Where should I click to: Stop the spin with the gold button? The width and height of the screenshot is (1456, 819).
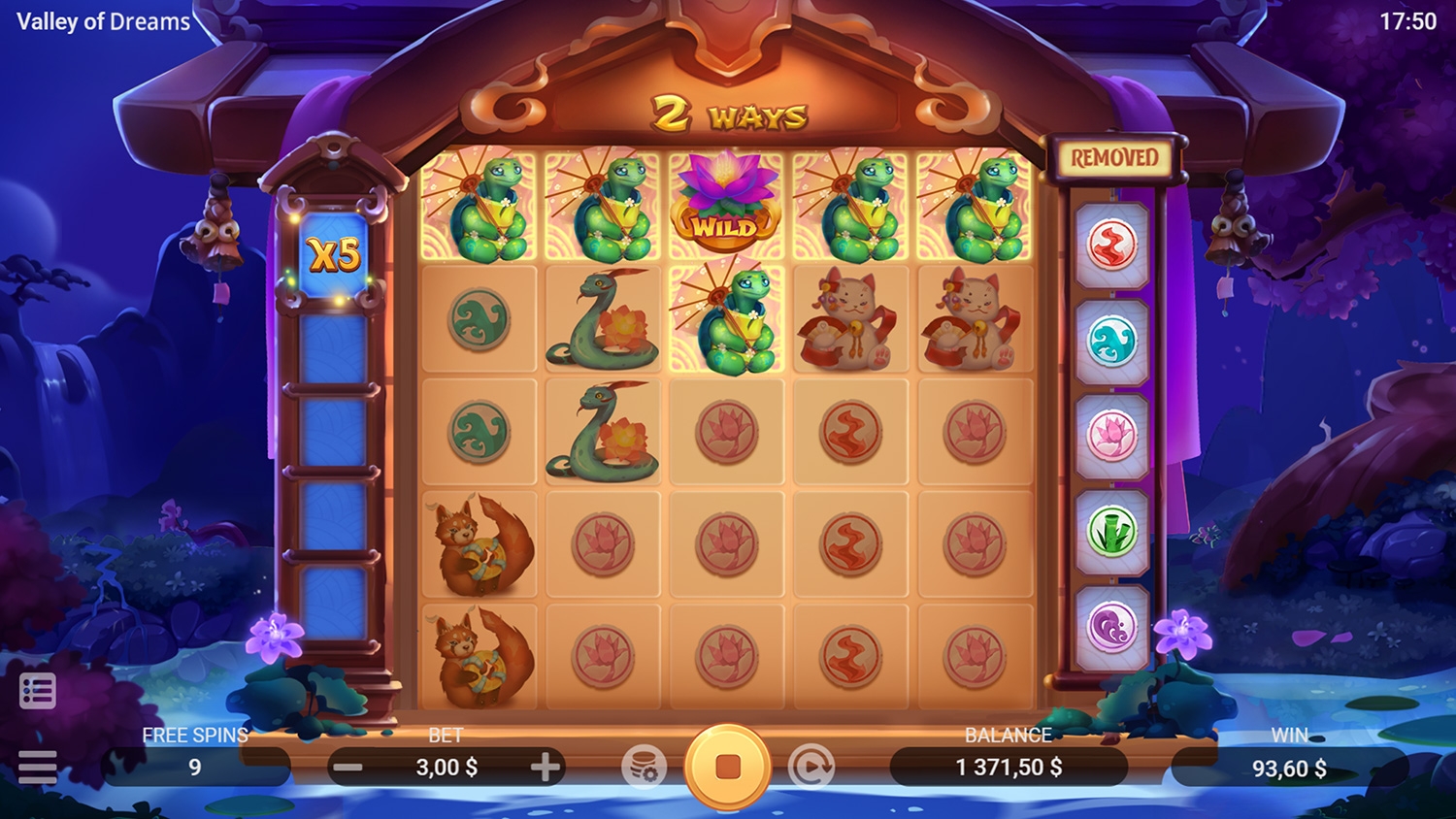click(x=727, y=767)
